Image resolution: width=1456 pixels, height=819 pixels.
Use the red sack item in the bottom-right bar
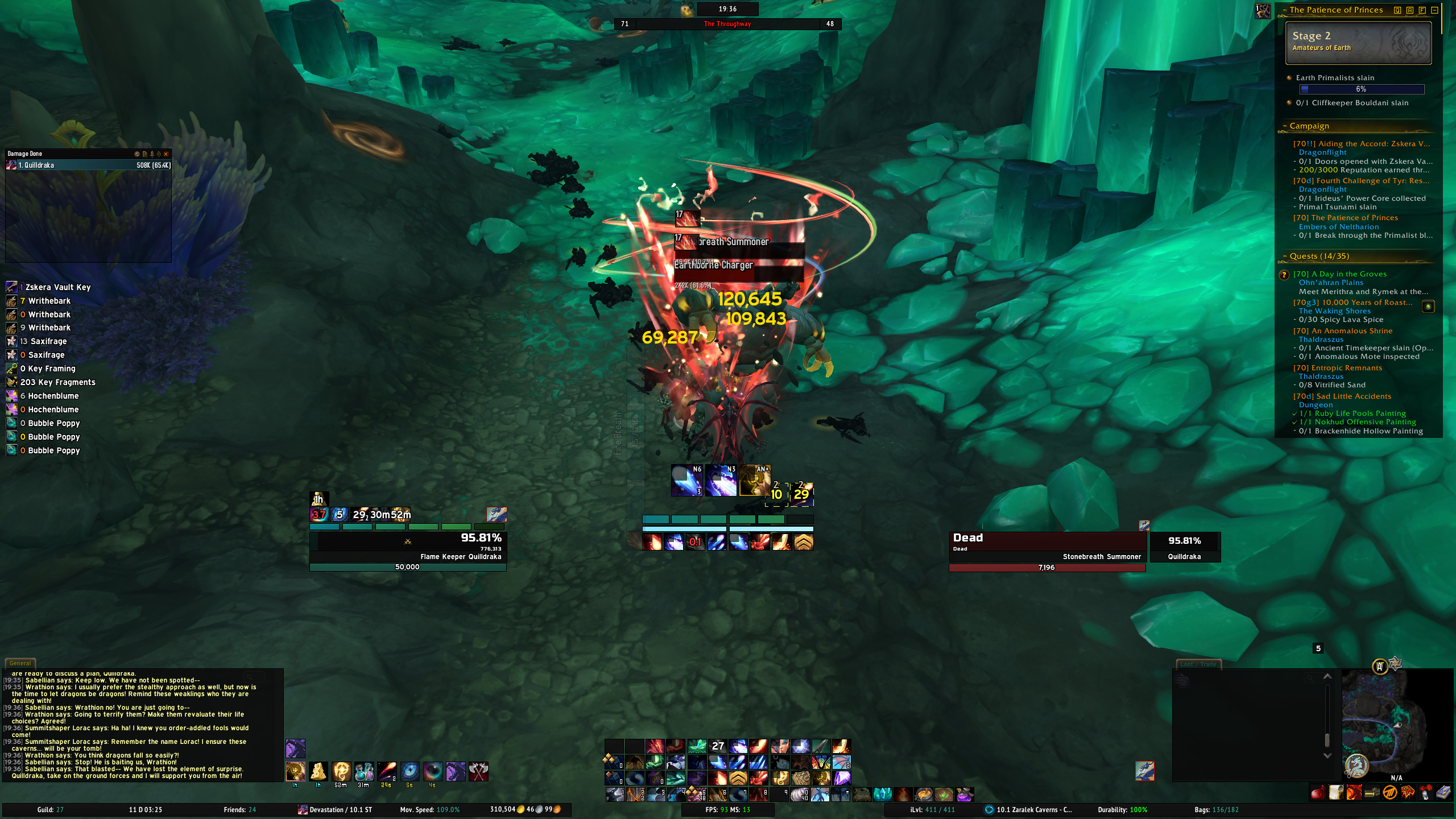pos(1318,792)
